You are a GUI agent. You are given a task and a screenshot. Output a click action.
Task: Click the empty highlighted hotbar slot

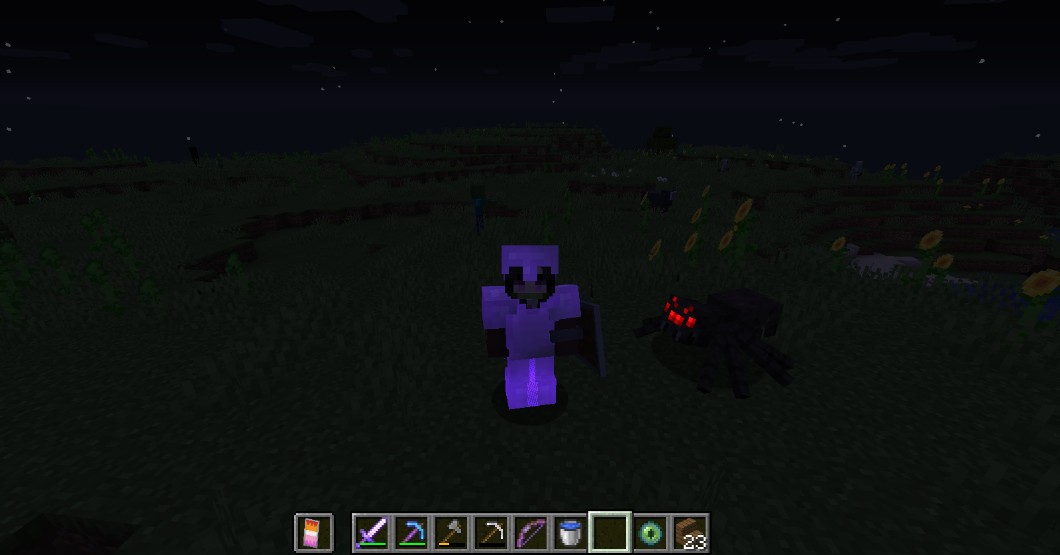pos(610,532)
